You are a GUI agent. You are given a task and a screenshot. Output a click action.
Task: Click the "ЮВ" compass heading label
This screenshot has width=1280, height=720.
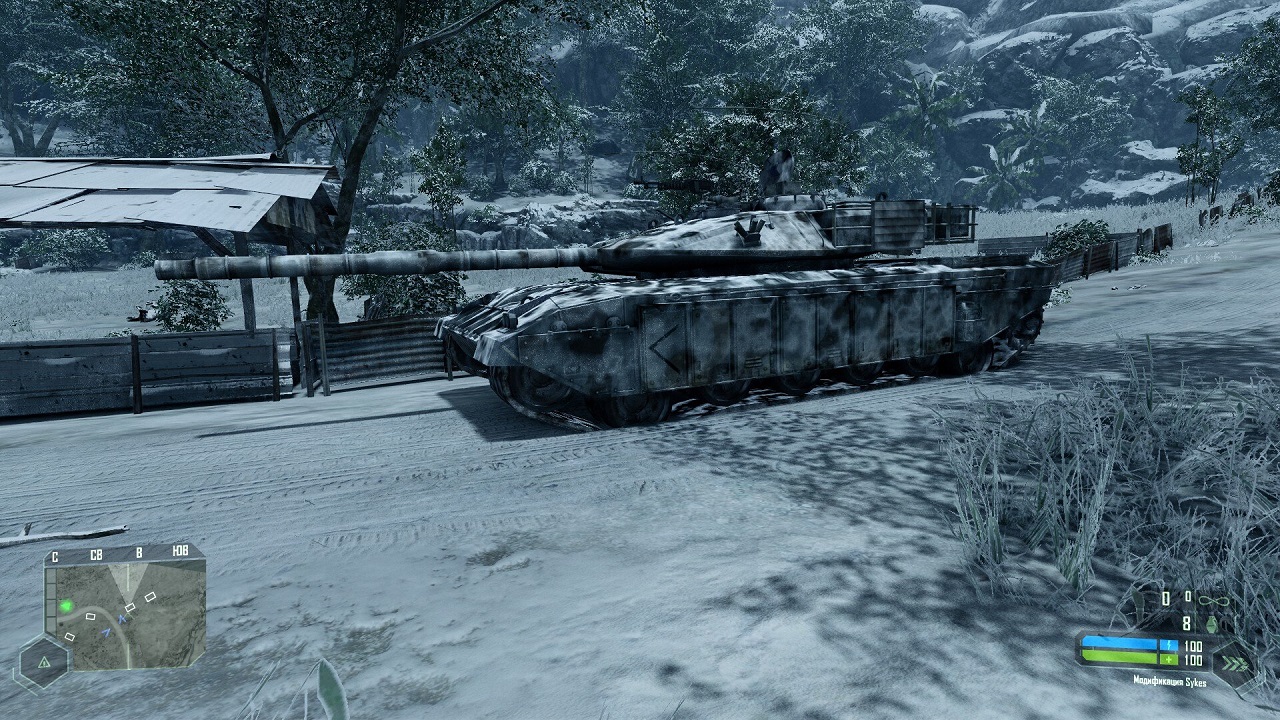pyautogui.click(x=180, y=551)
